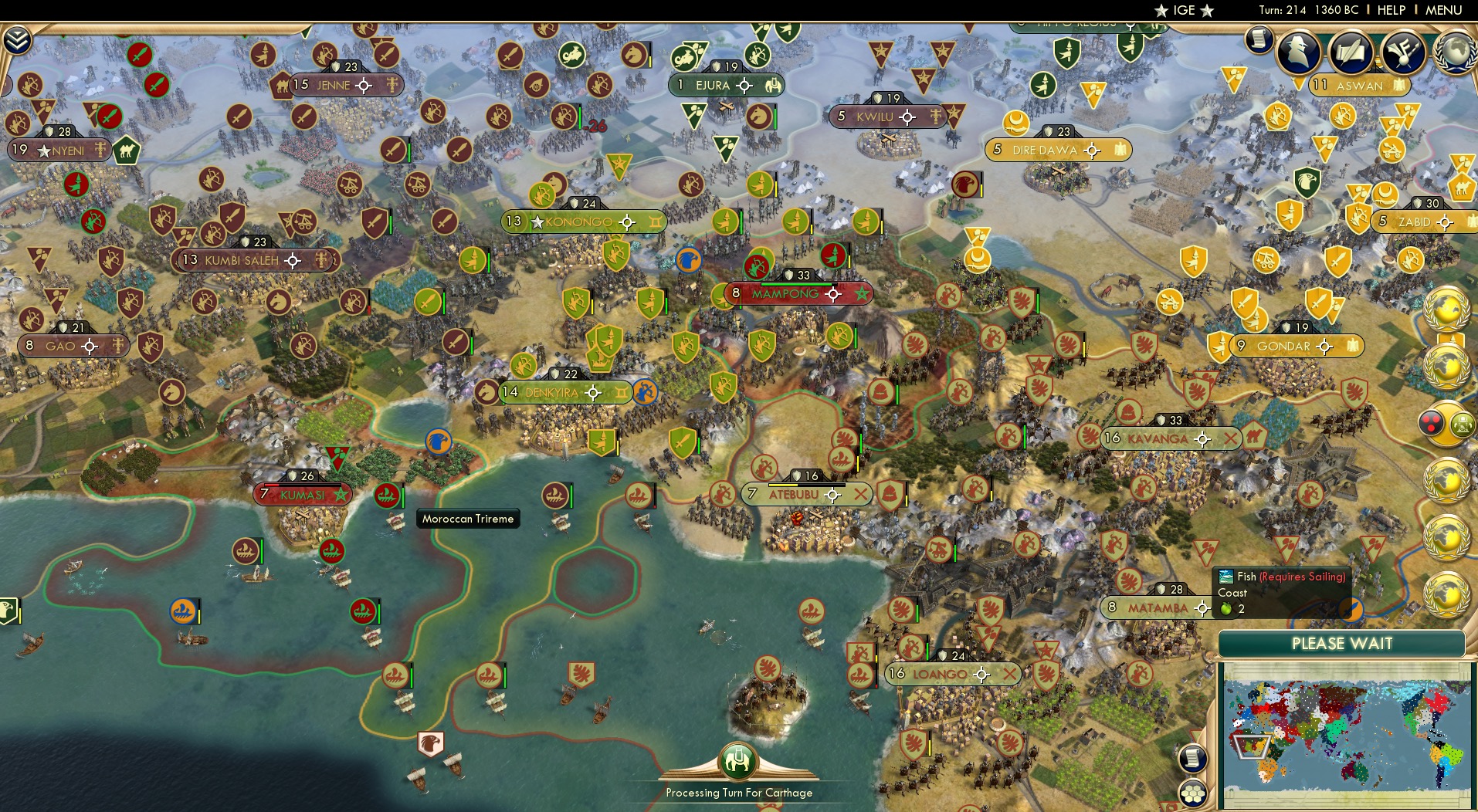Click the notification log scroll icon top-right
Viewport: 1478px width, 812px height.
(x=1259, y=40)
